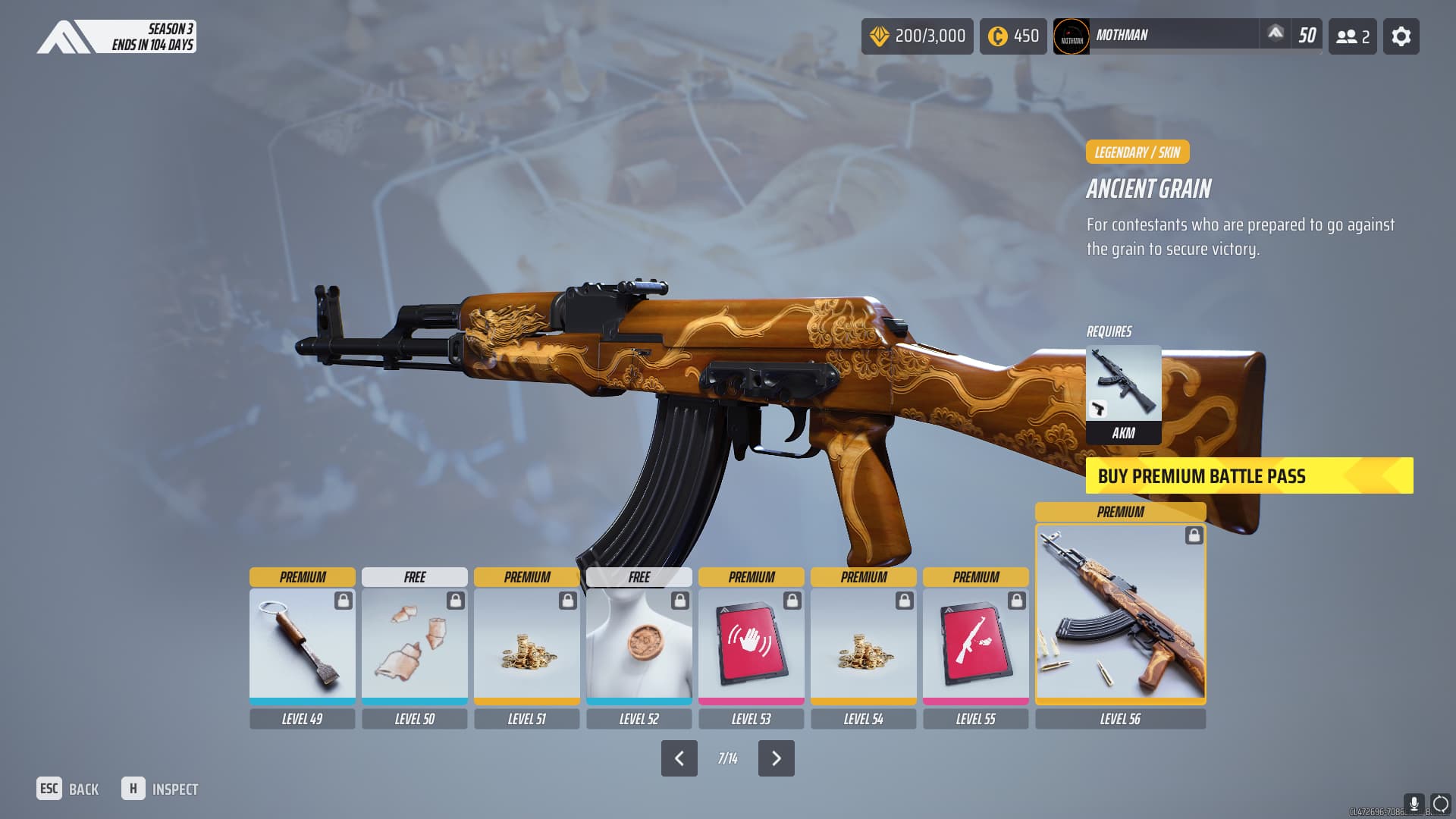The image size is (1456, 819).
Task: Click the Back button
Action: point(68,789)
